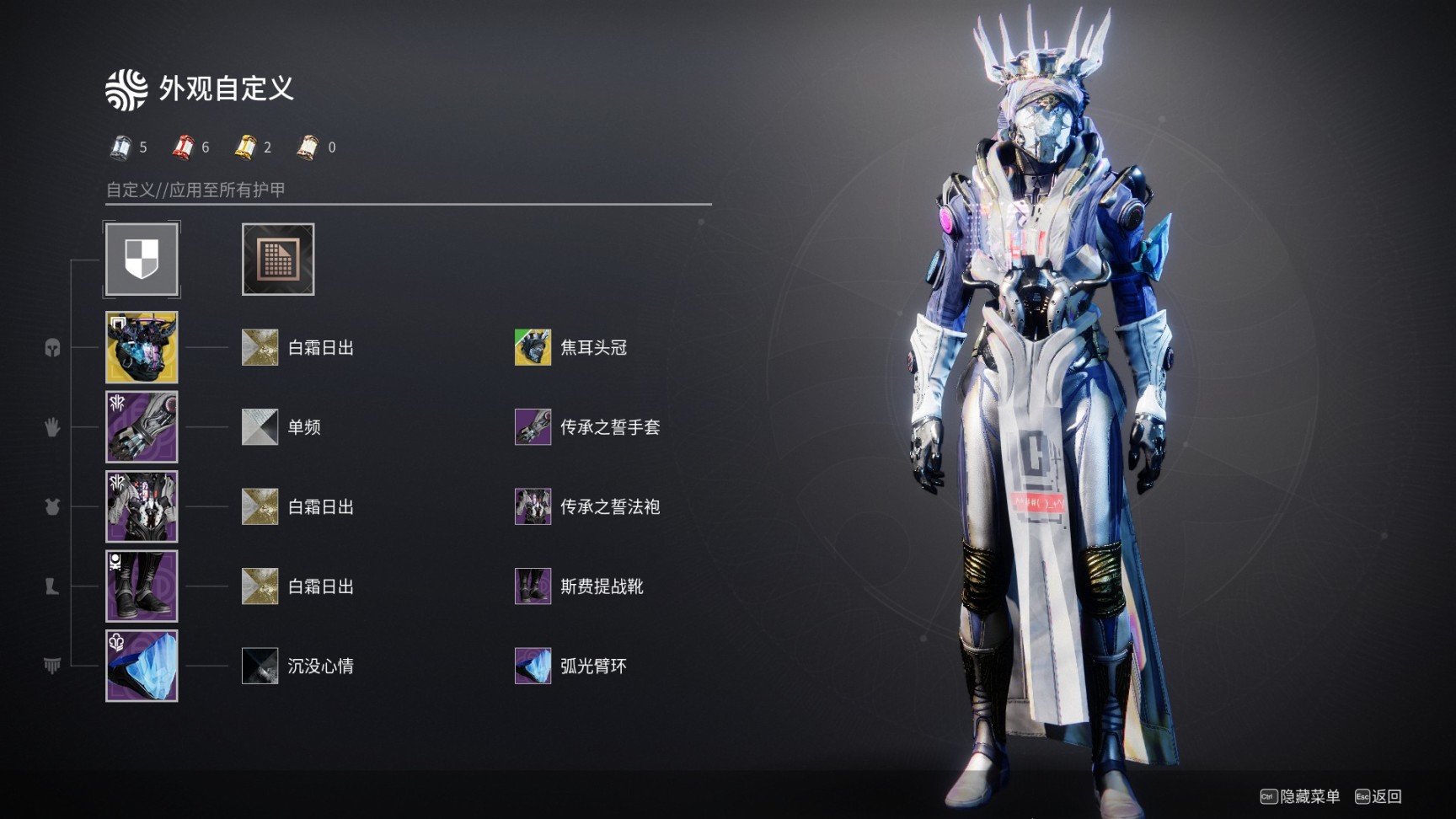Apply the 单频 shader on the gauntlets
This screenshot has height=819, width=1456.
tap(260, 427)
